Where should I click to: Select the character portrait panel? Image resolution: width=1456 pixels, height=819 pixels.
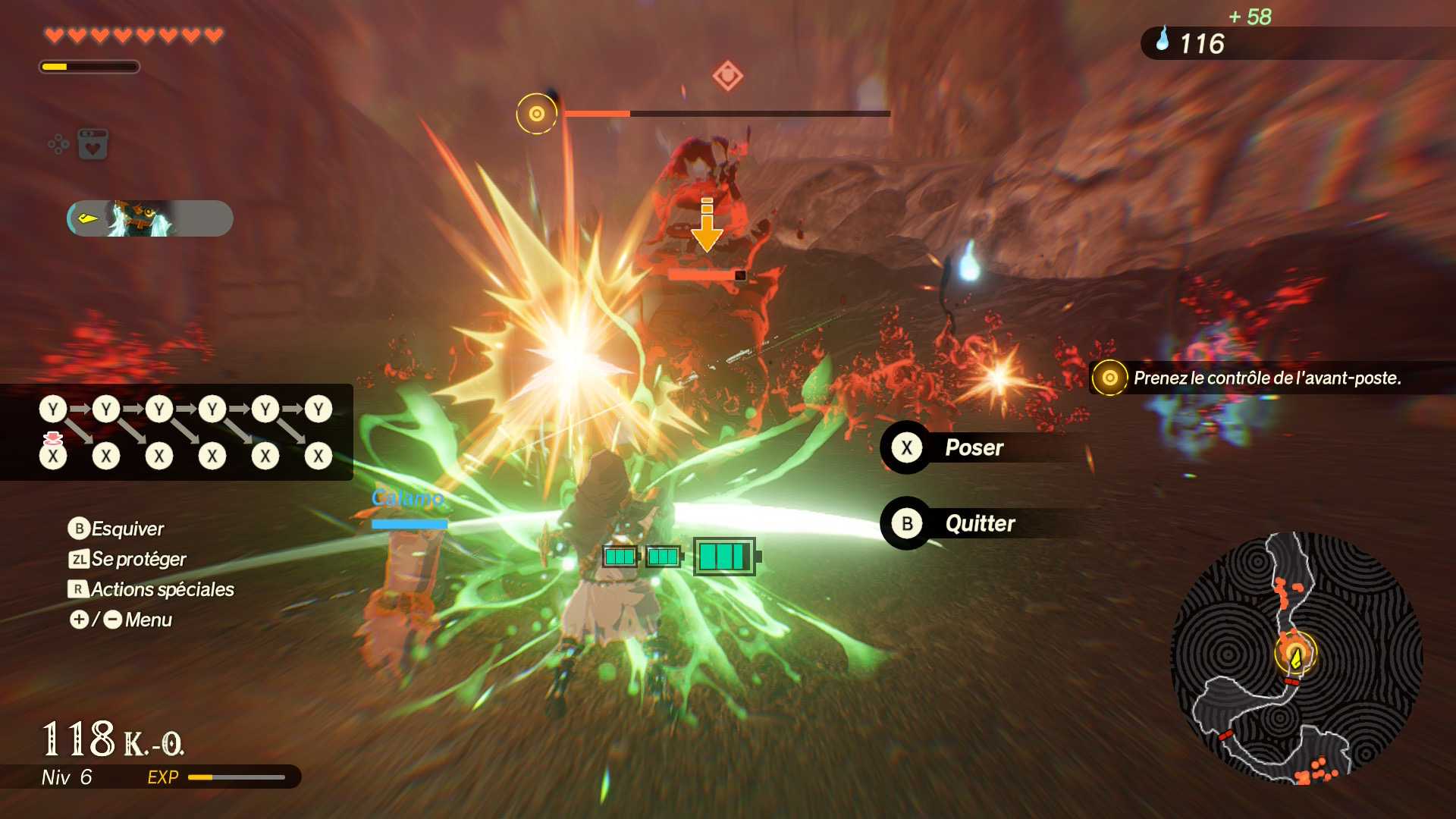(x=149, y=218)
